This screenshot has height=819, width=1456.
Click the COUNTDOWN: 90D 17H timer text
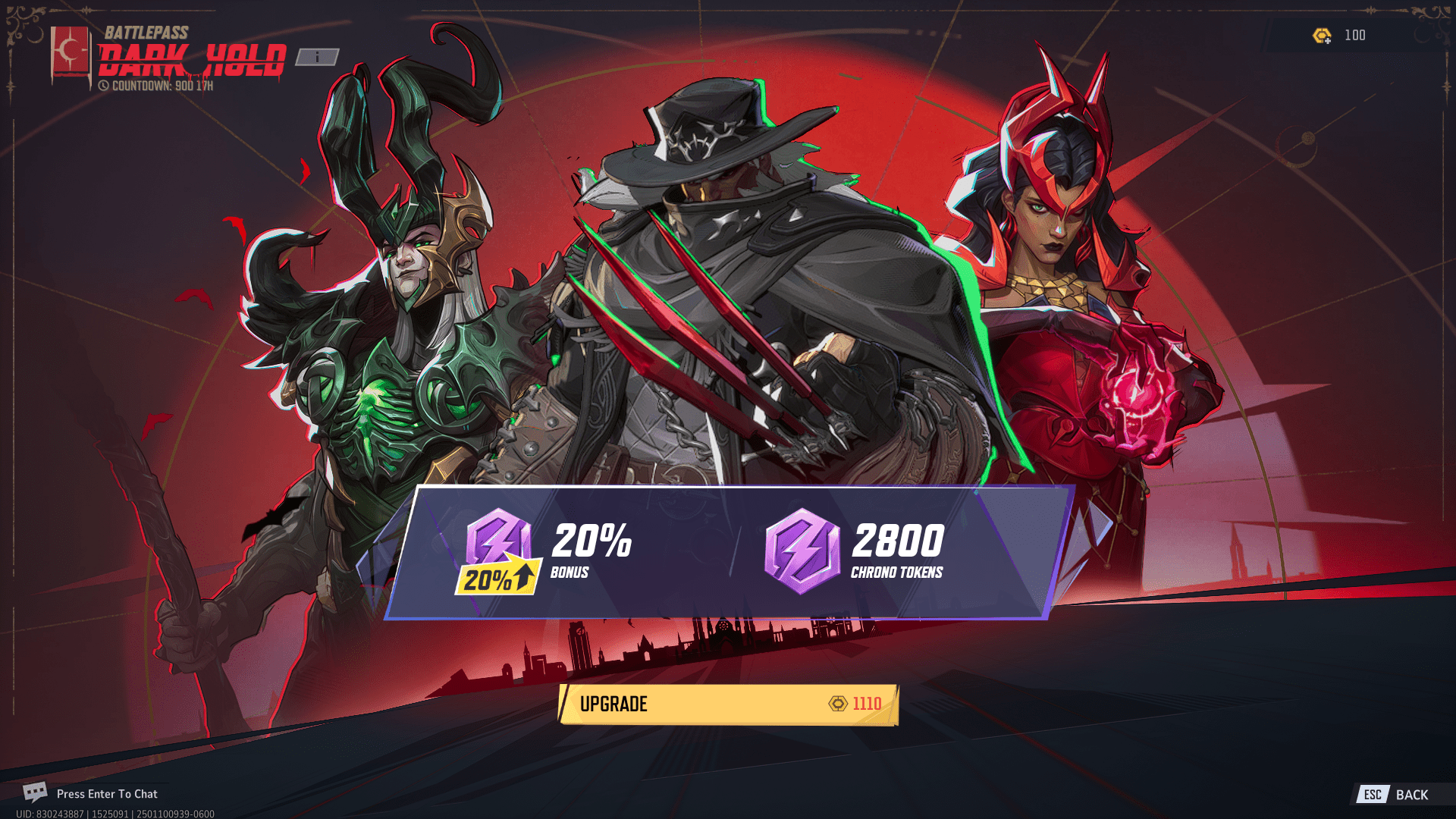[x=161, y=86]
